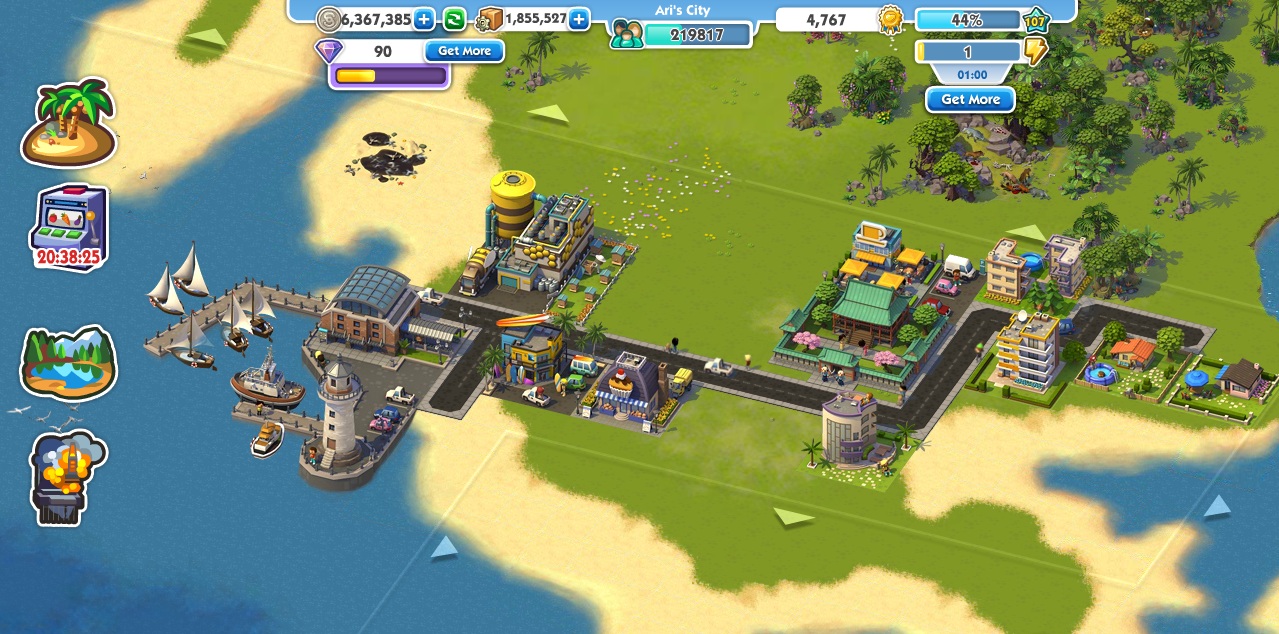Click the goods crate icon
This screenshot has width=1279, height=634.
click(490, 19)
